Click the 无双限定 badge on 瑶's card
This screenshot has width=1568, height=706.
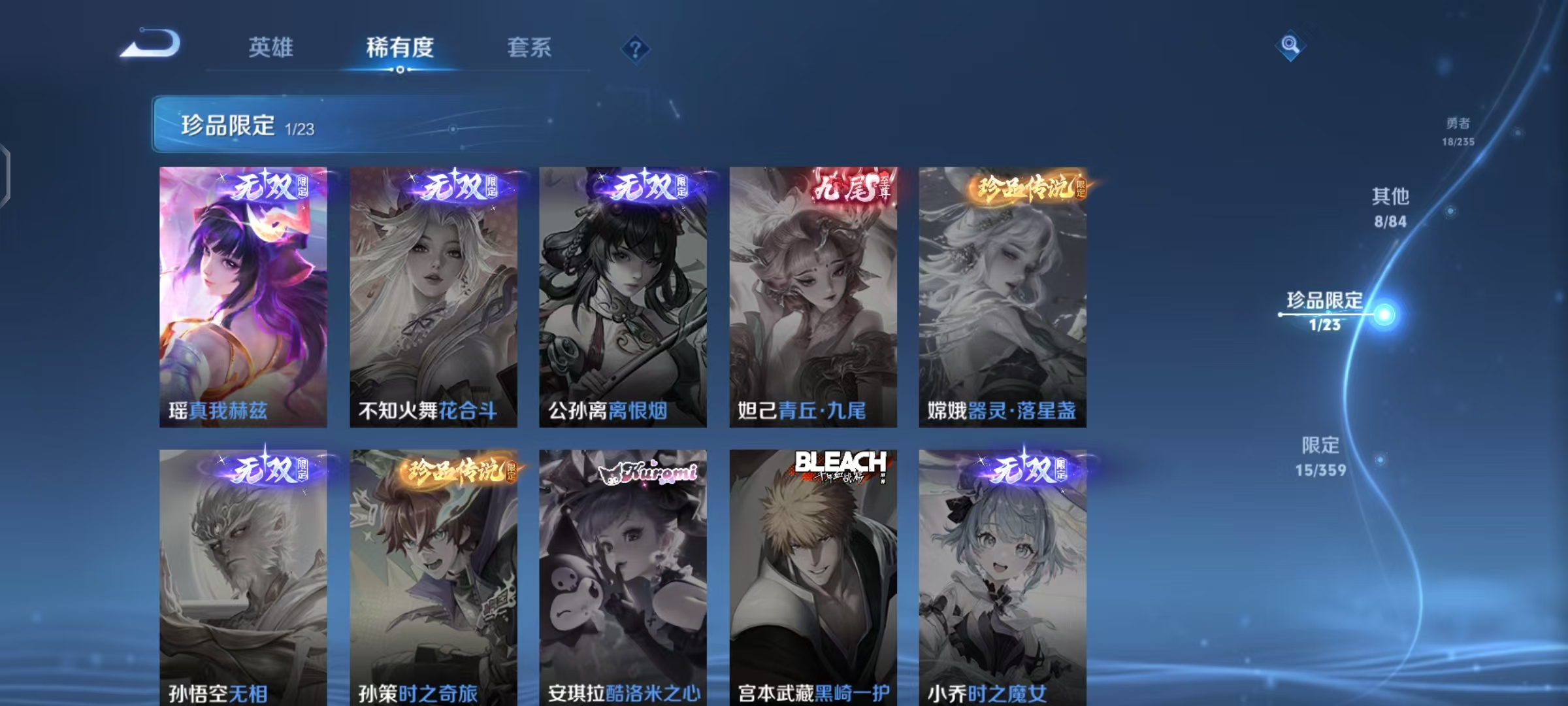pos(269,188)
